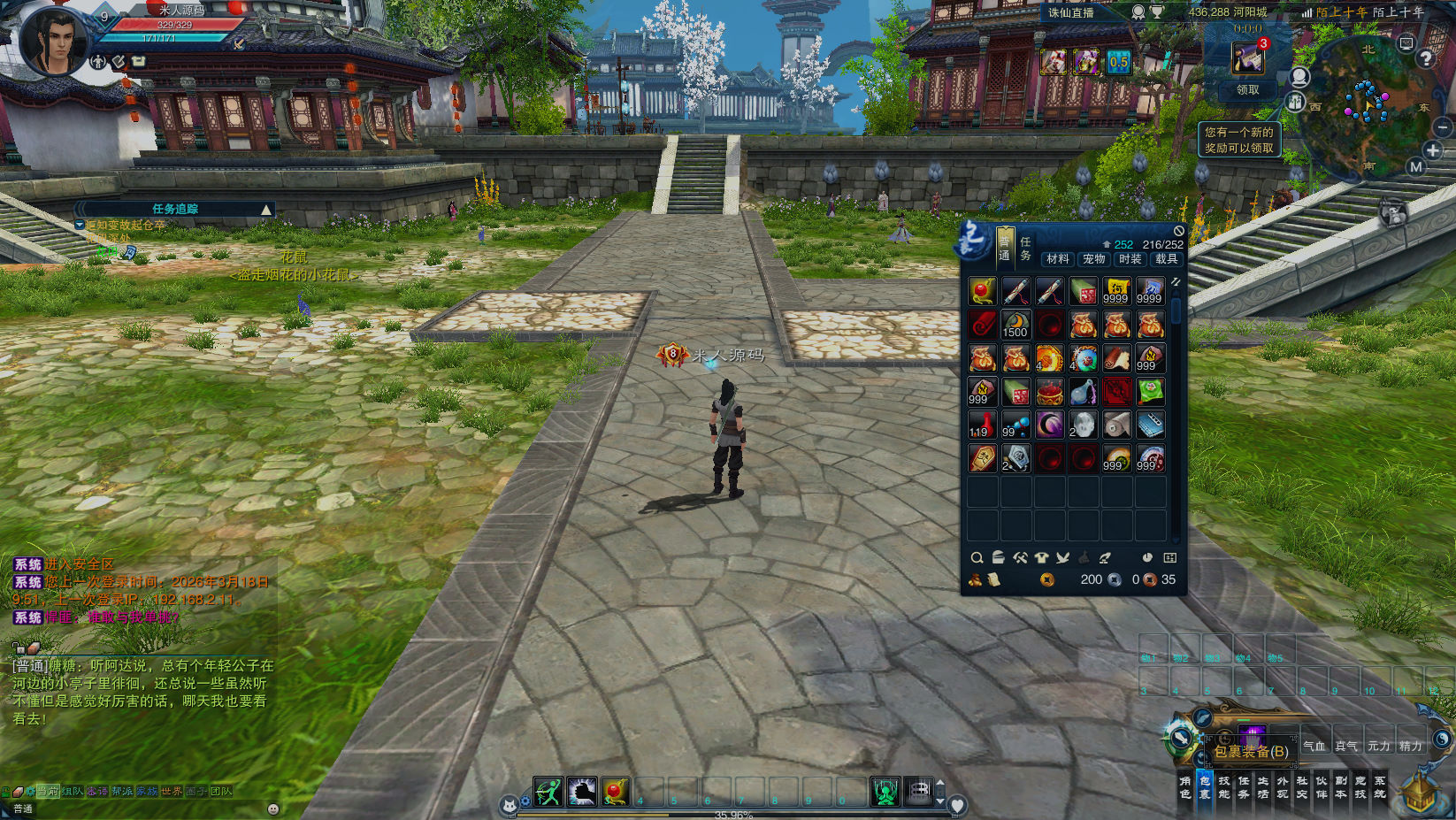Click the bag search magnifier icon

(x=977, y=558)
